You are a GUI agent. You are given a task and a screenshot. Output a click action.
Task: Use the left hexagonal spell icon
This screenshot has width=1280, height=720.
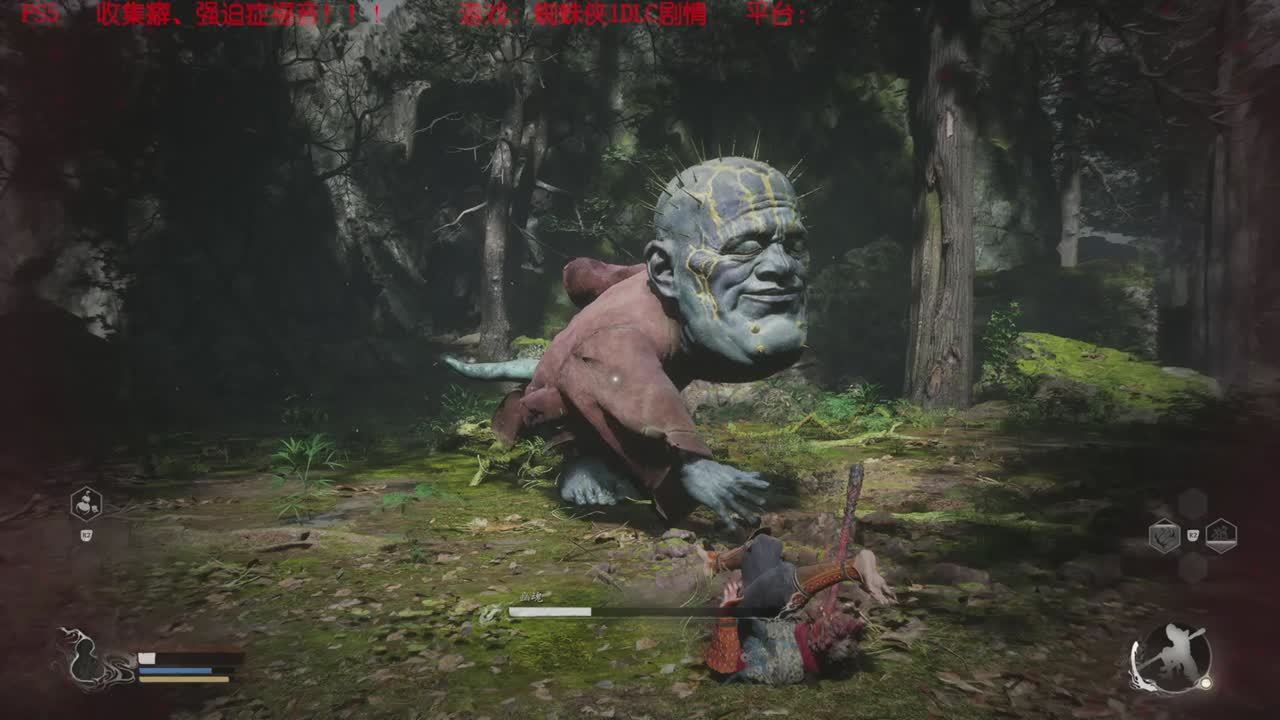pyautogui.click(x=1164, y=536)
